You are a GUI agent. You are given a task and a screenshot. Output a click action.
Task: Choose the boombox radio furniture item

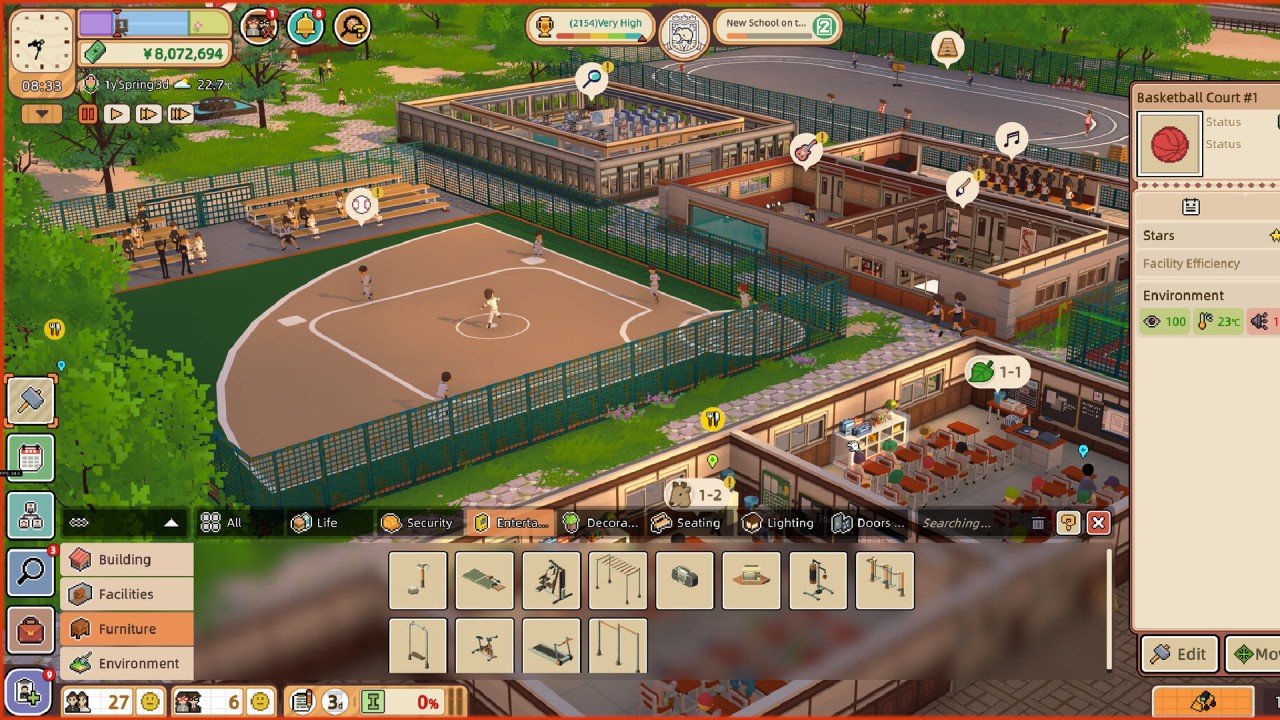pyautogui.click(x=684, y=580)
